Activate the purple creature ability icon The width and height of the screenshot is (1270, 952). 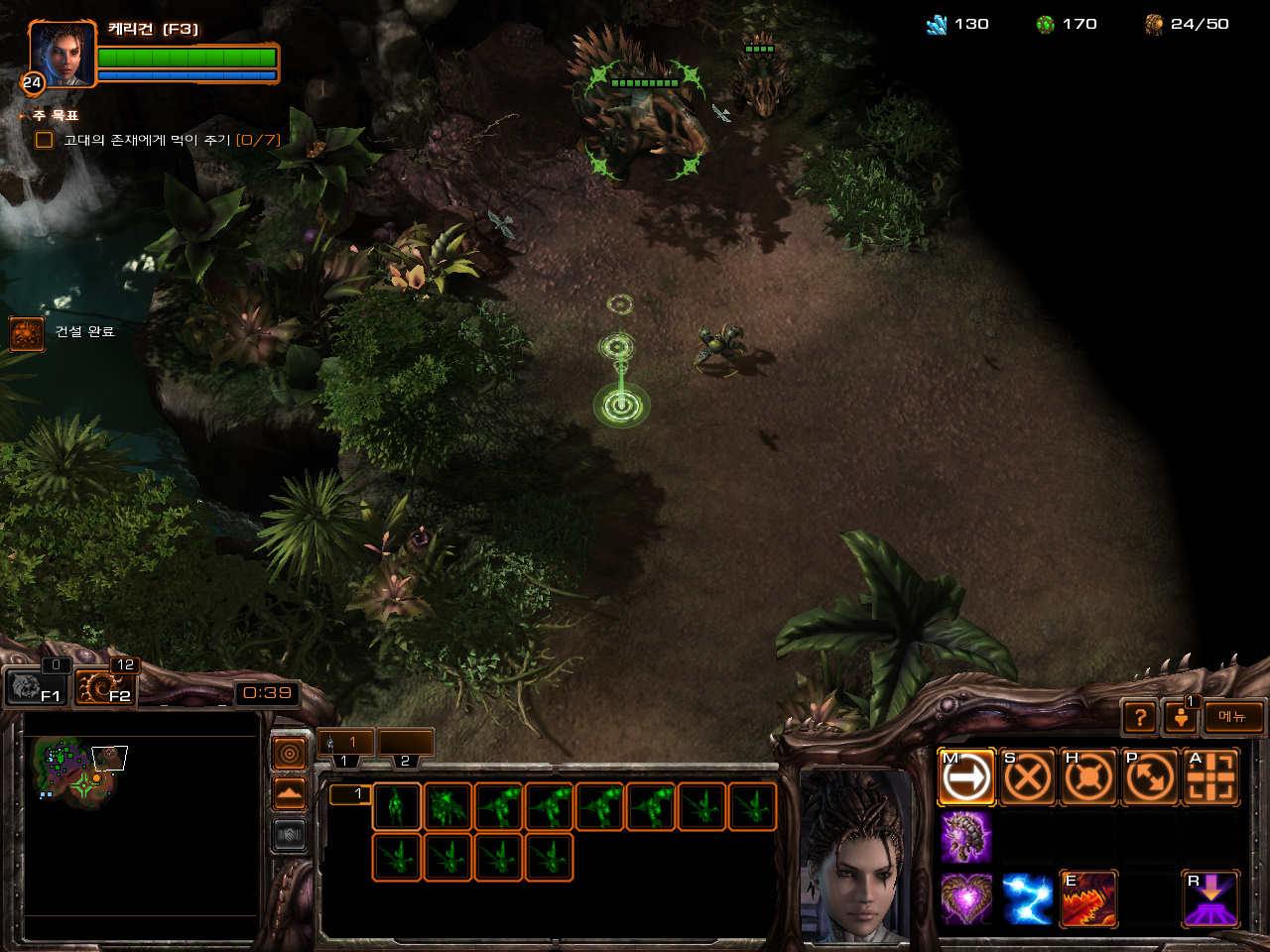pos(965,837)
